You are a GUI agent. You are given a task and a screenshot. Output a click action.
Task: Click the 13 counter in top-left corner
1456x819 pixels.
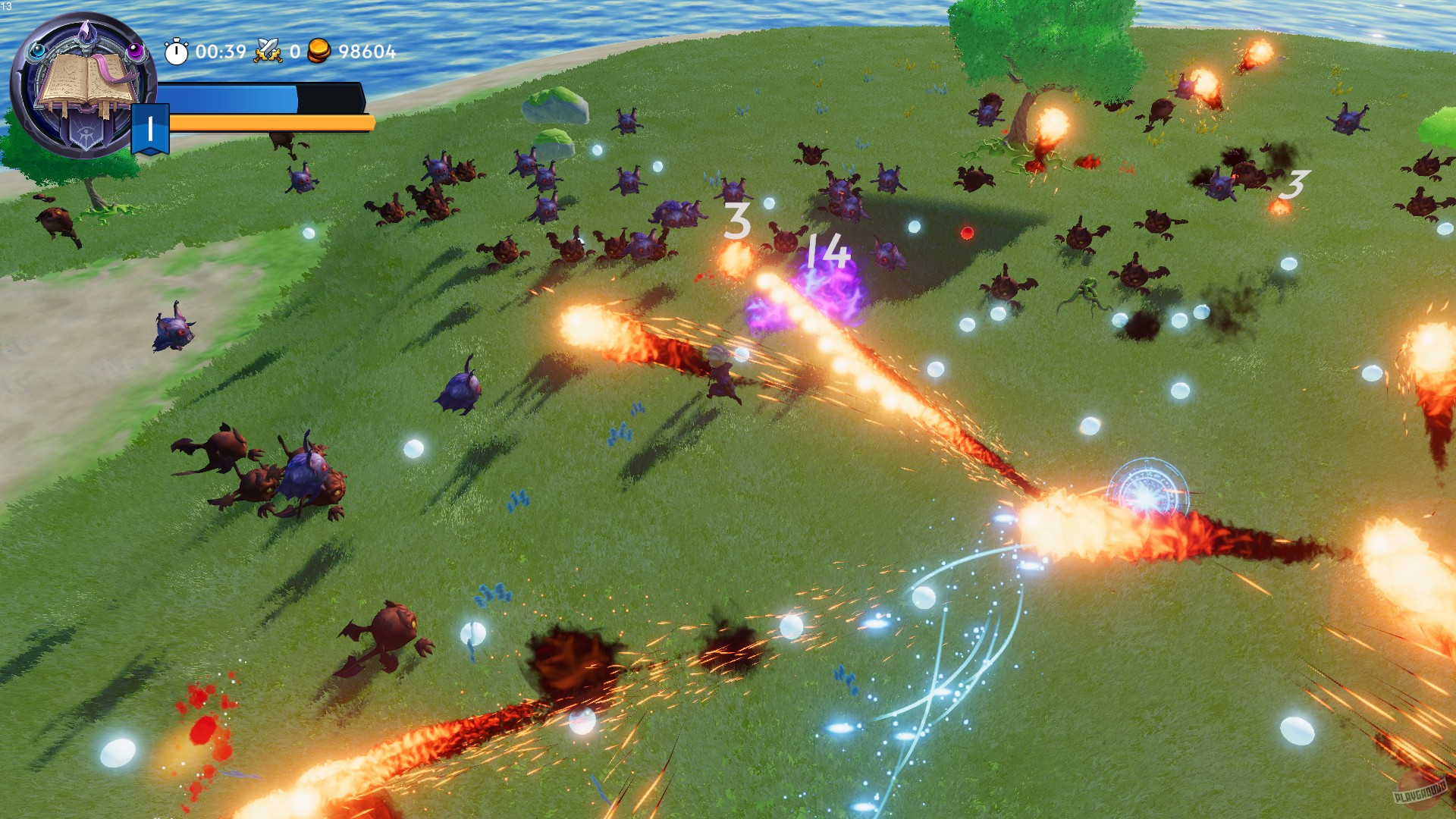point(5,7)
